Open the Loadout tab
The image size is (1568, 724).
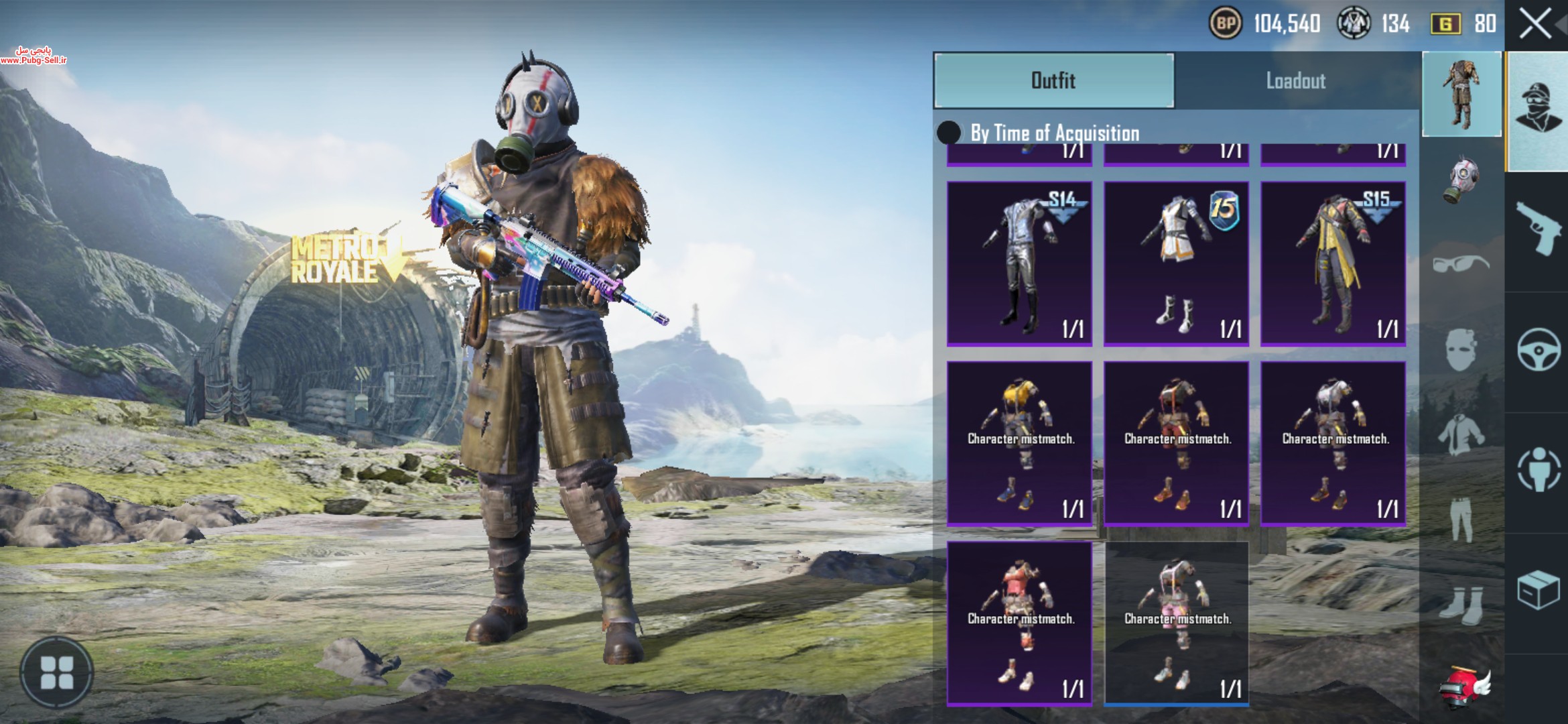click(x=1295, y=81)
